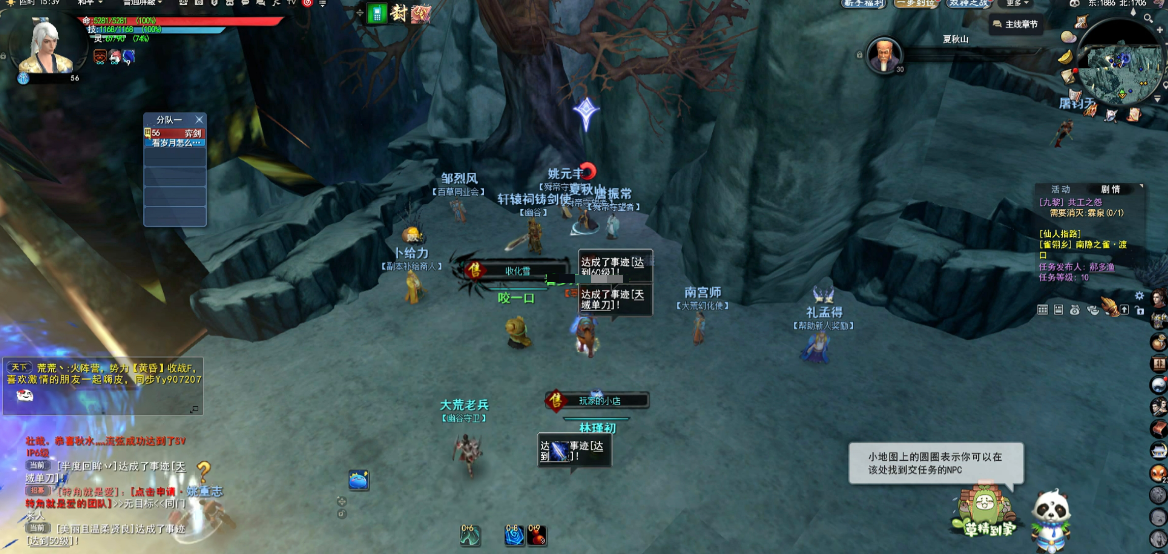Click the green phone icon at top
Viewport: 1168px width, 554px height.
coord(377,13)
